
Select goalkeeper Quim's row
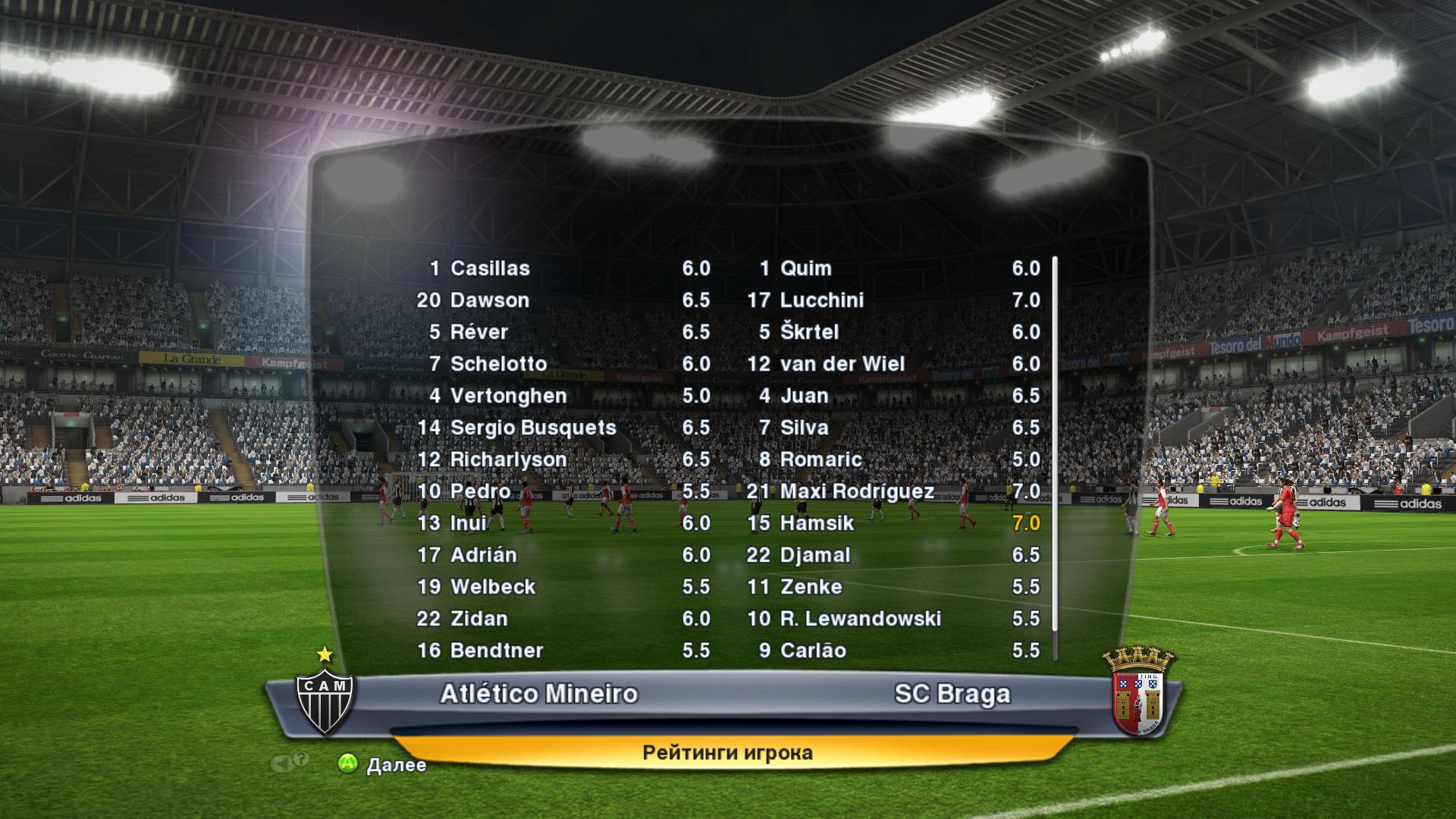(805, 268)
